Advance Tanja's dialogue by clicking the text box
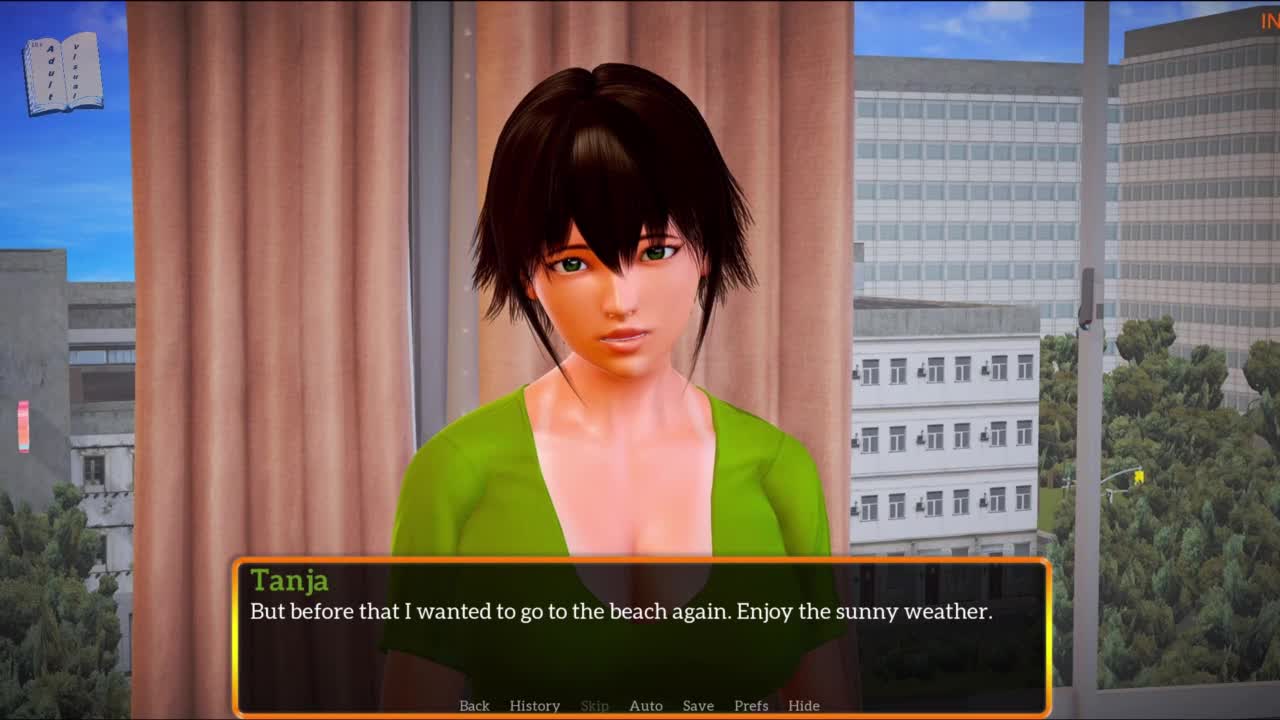 click(x=640, y=640)
